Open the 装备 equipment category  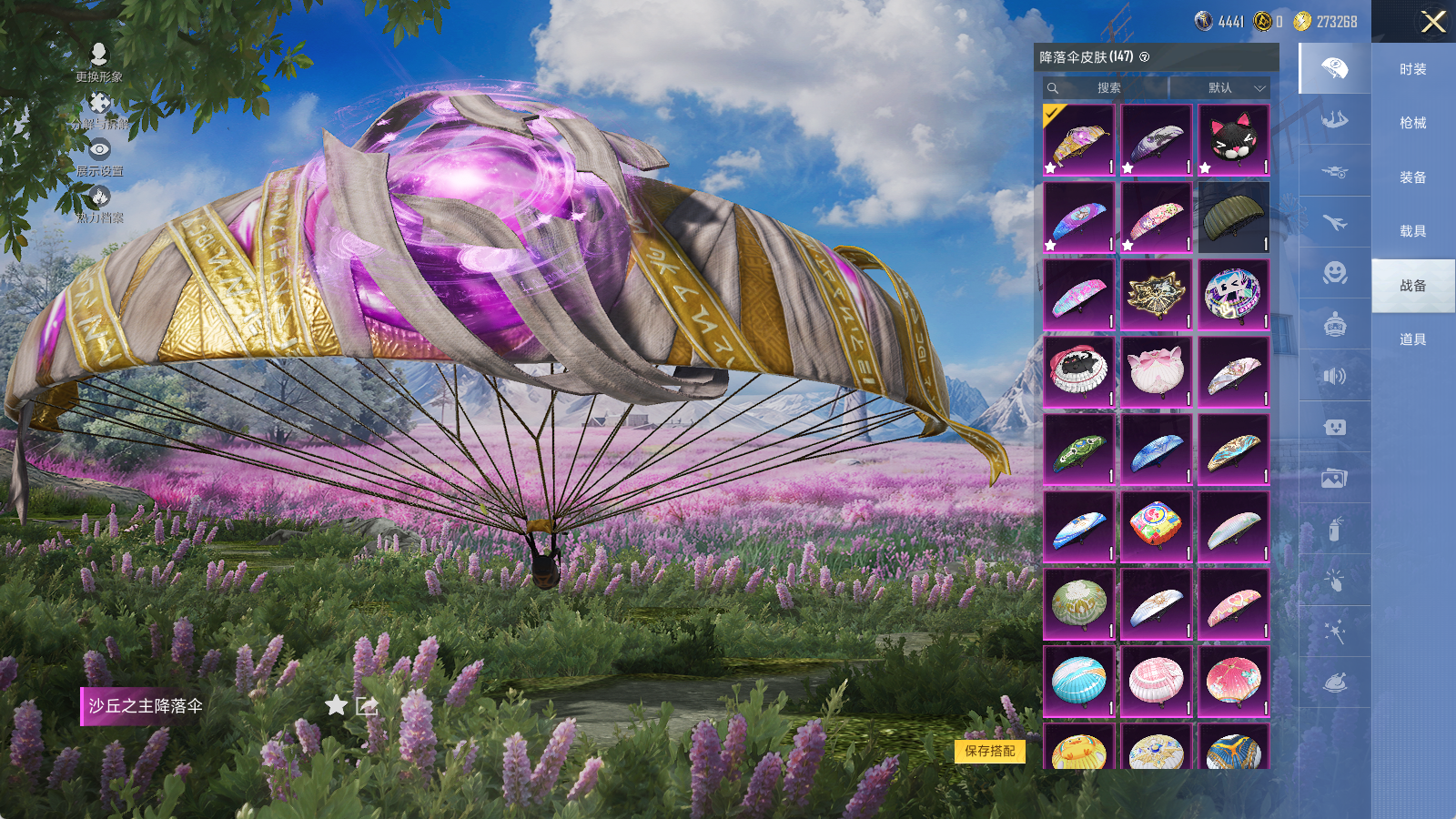click(x=1412, y=177)
